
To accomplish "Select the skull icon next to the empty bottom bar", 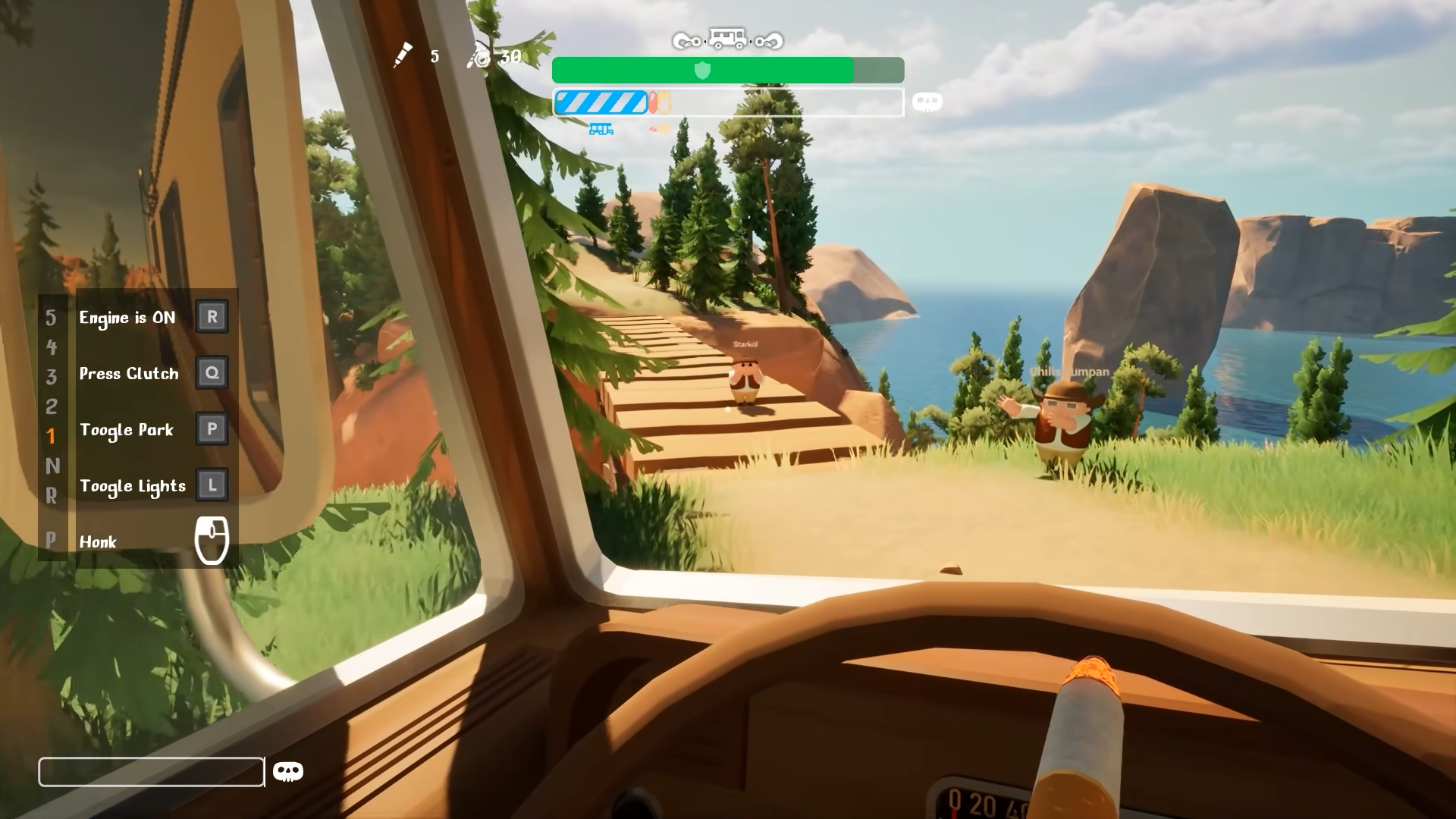I will point(287,771).
